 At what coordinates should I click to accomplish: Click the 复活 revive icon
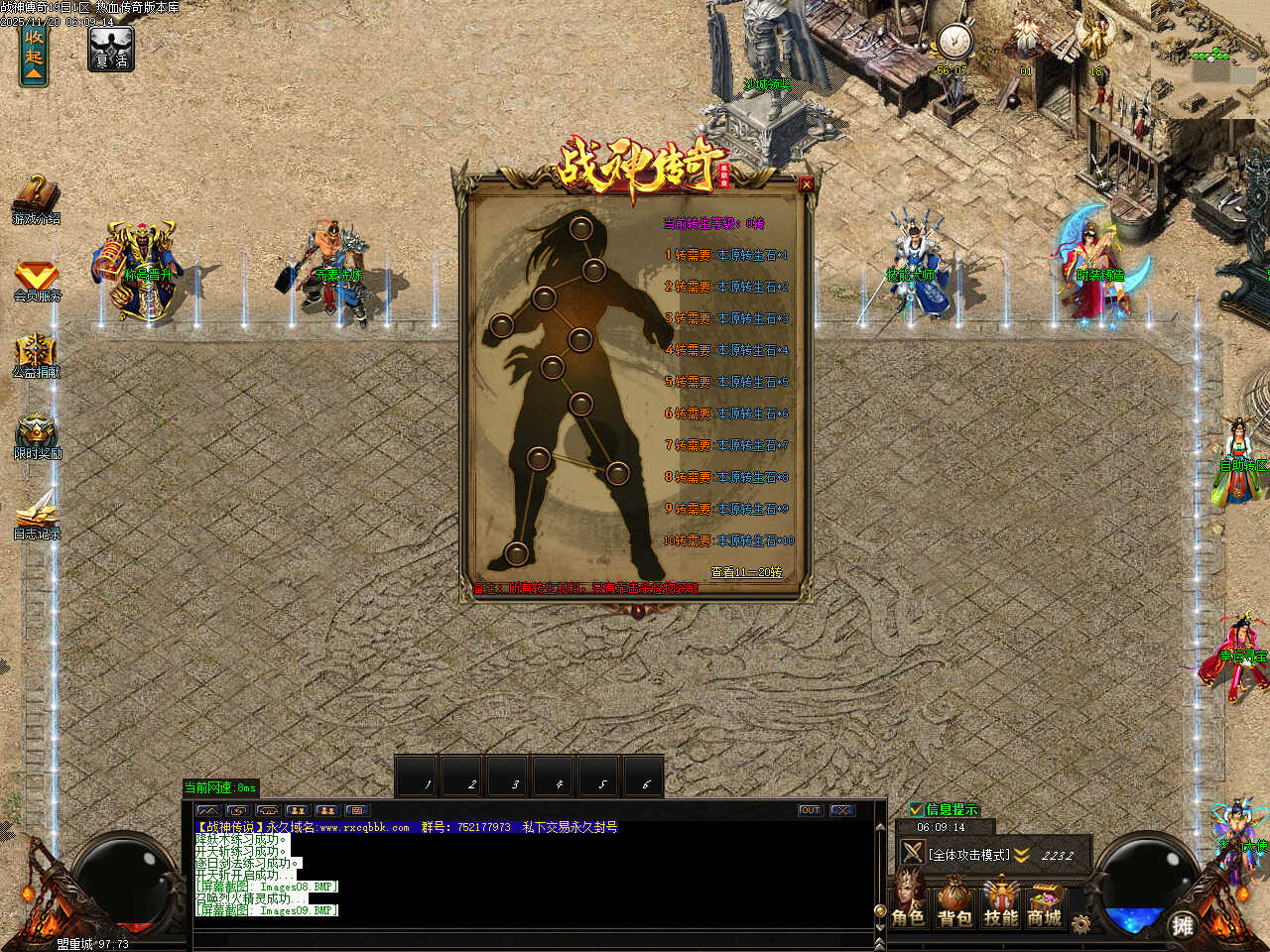coord(111,49)
